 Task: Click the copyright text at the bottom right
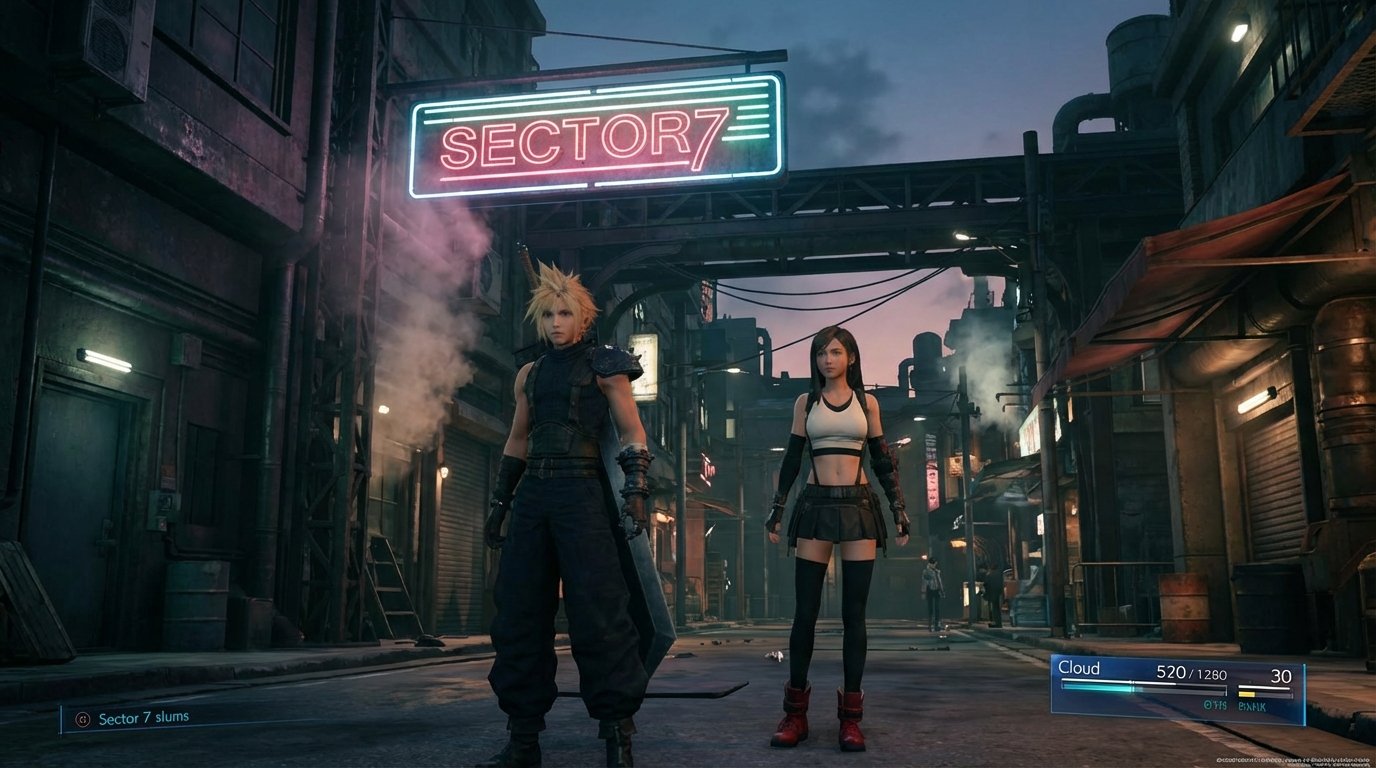pos(1291,761)
